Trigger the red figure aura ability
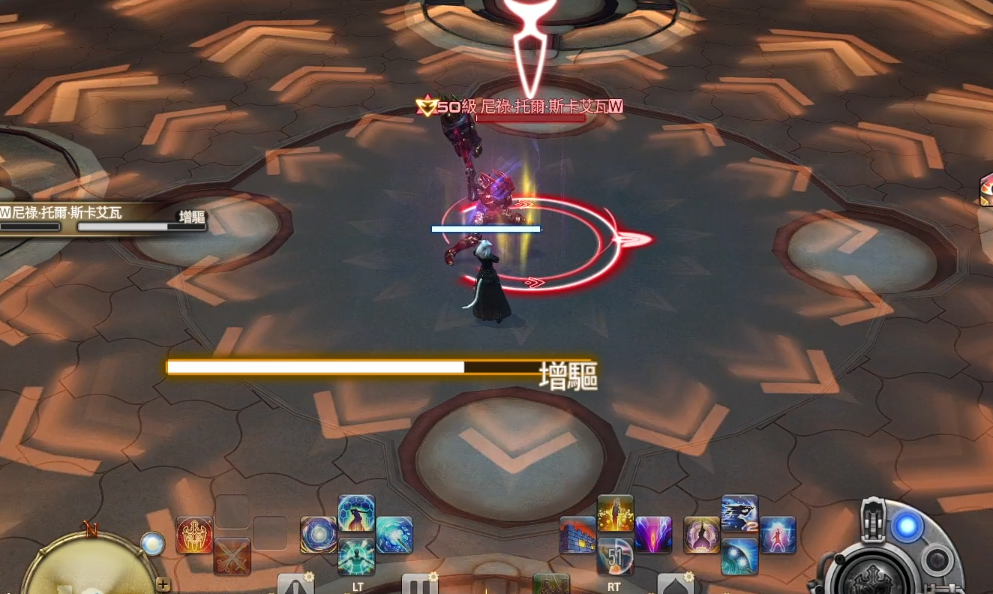The image size is (993, 594). coord(777,535)
